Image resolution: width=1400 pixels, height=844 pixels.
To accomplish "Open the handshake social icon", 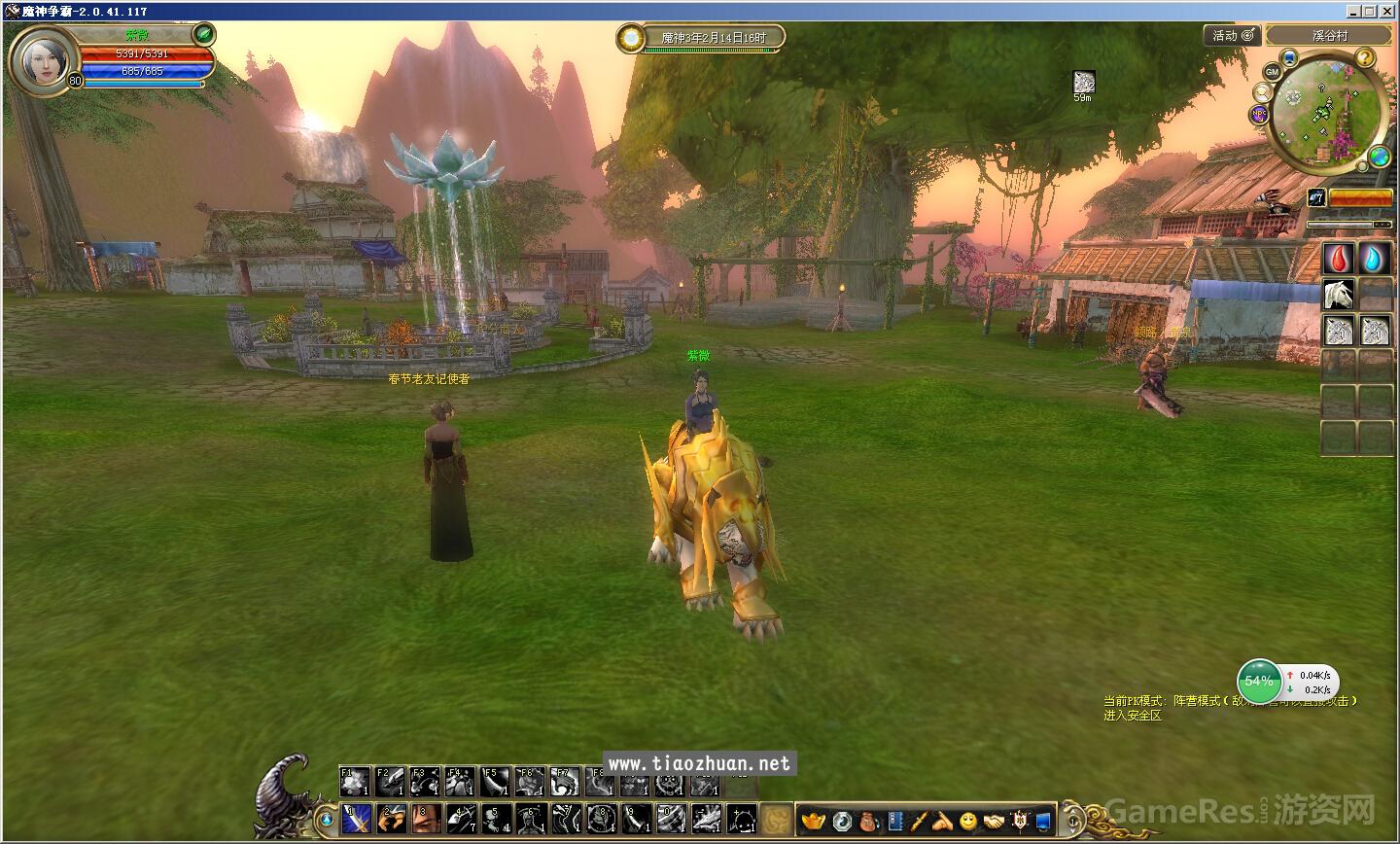I will (x=994, y=822).
